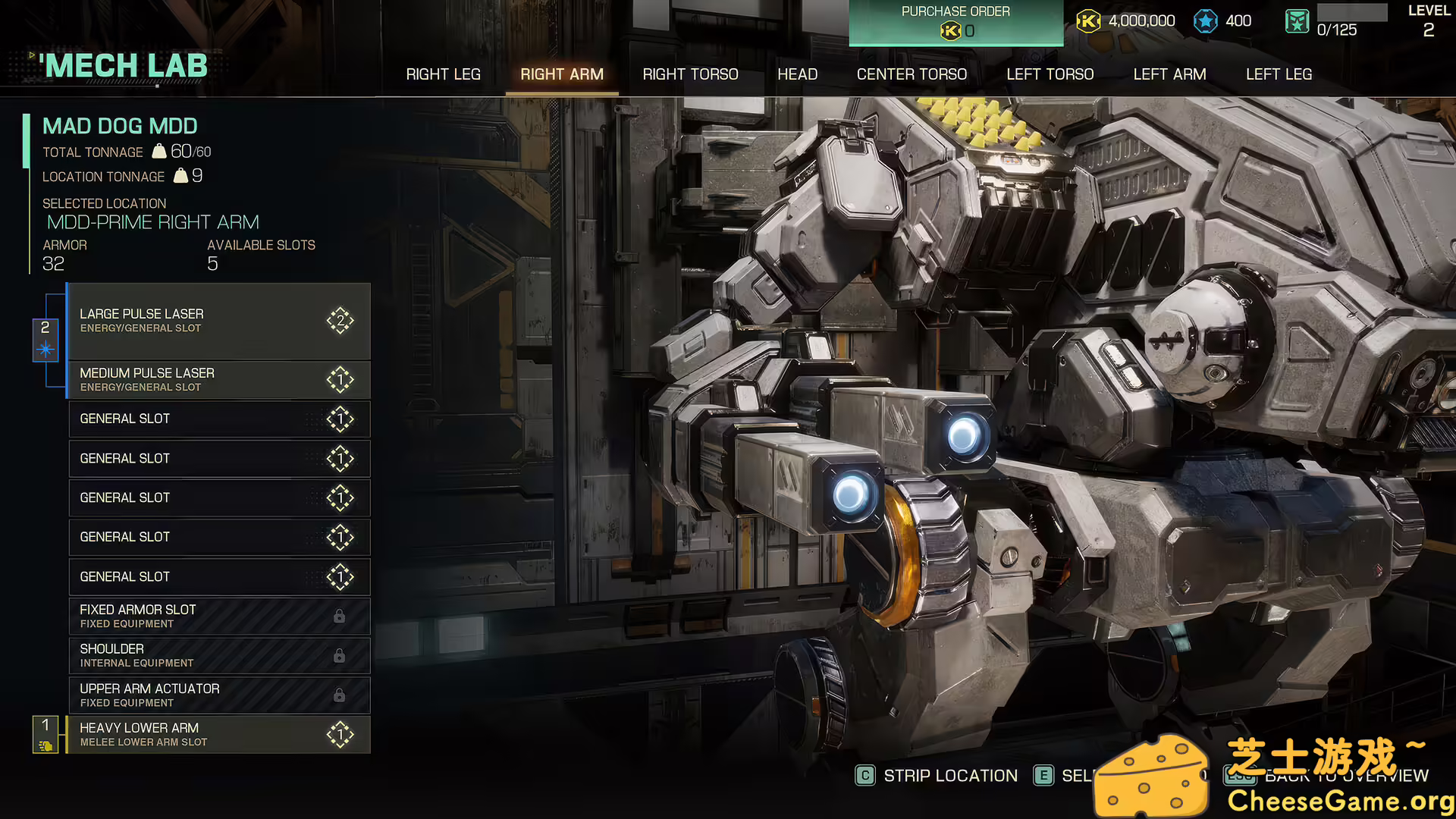Click the blue star premium currency icon
Viewport: 1456px width, 819px height.
point(1206,20)
